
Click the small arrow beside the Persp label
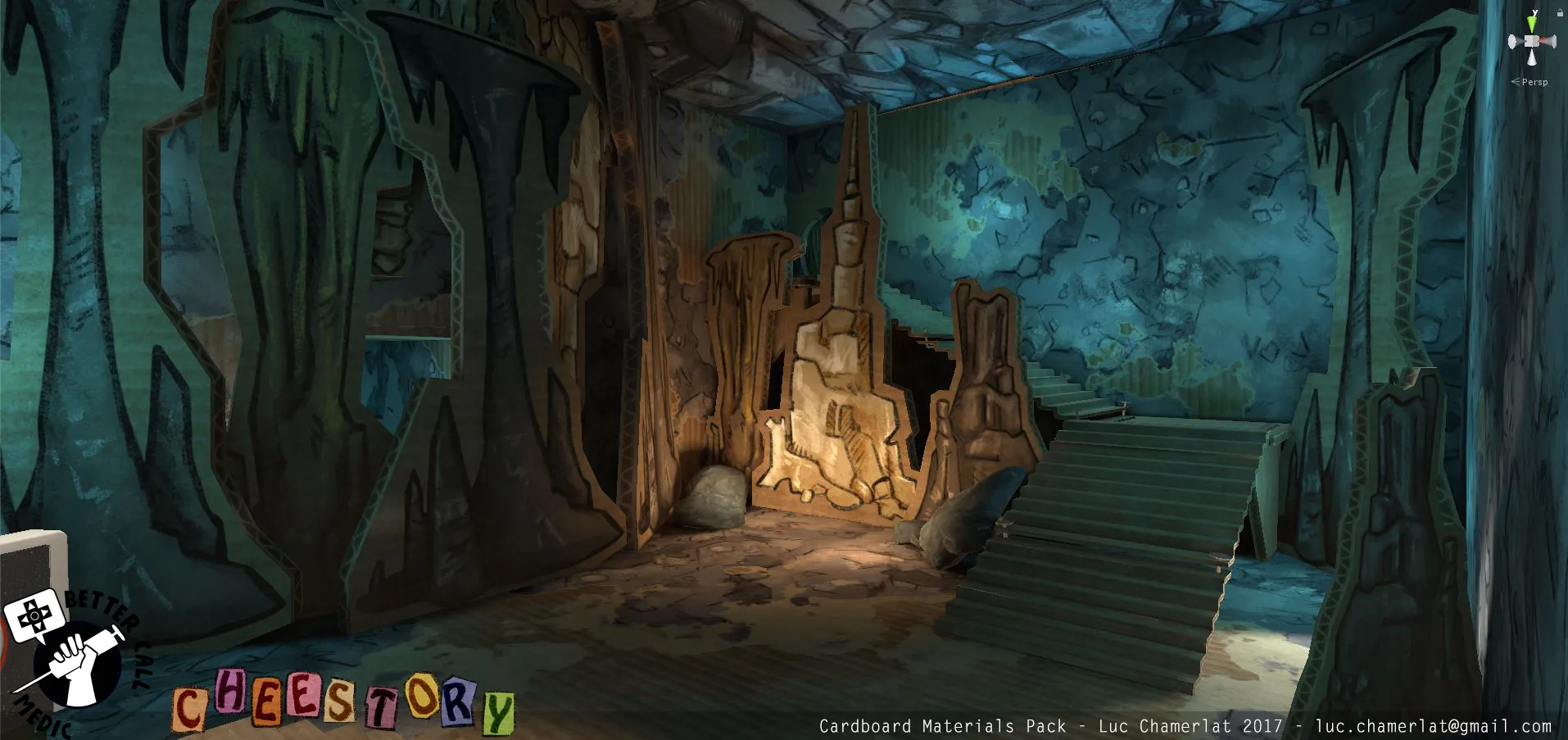pos(1516,82)
